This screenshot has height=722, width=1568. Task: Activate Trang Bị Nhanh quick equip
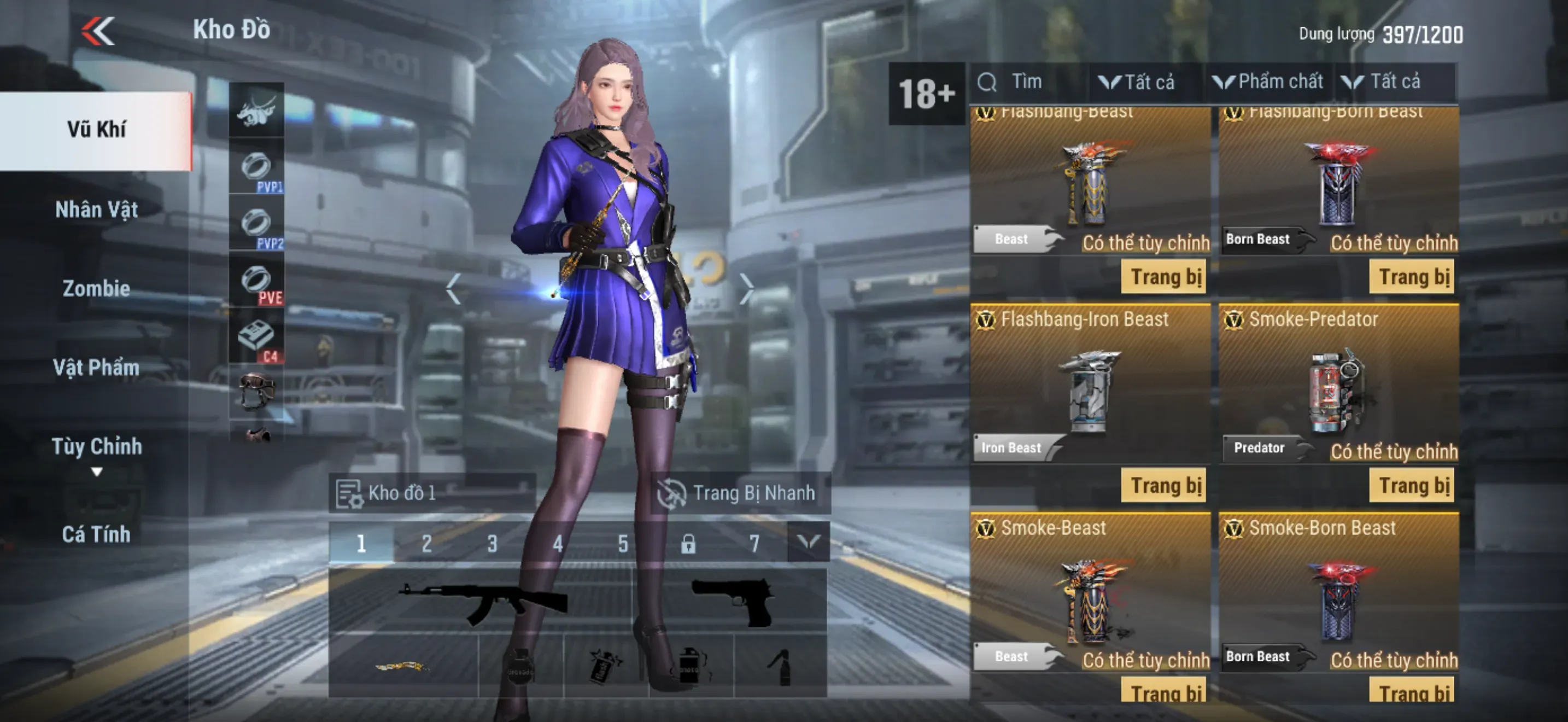pyautogui.click(x=740, y=492)
